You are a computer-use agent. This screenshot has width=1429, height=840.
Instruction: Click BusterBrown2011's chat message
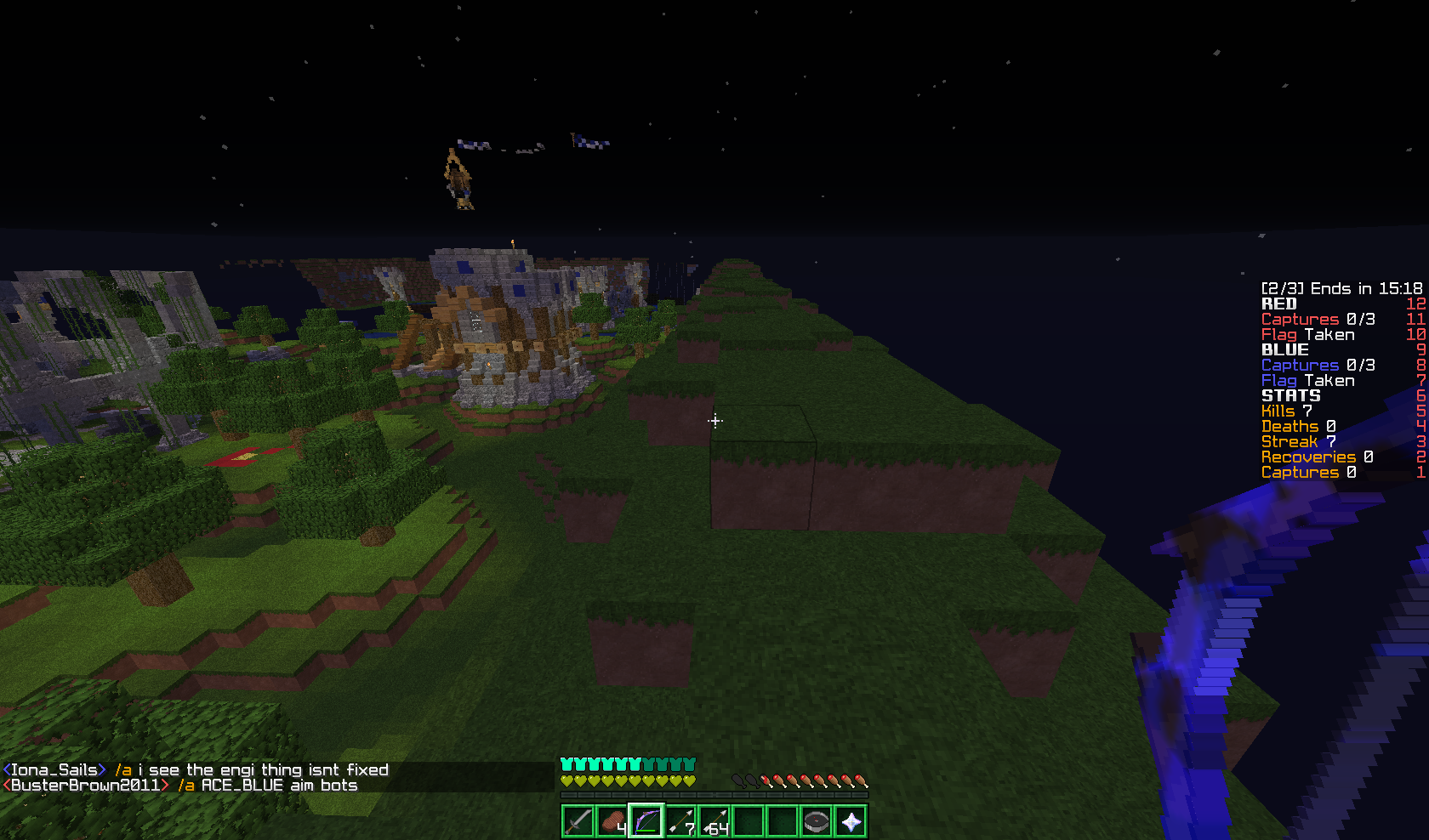(x=180, y=786)
